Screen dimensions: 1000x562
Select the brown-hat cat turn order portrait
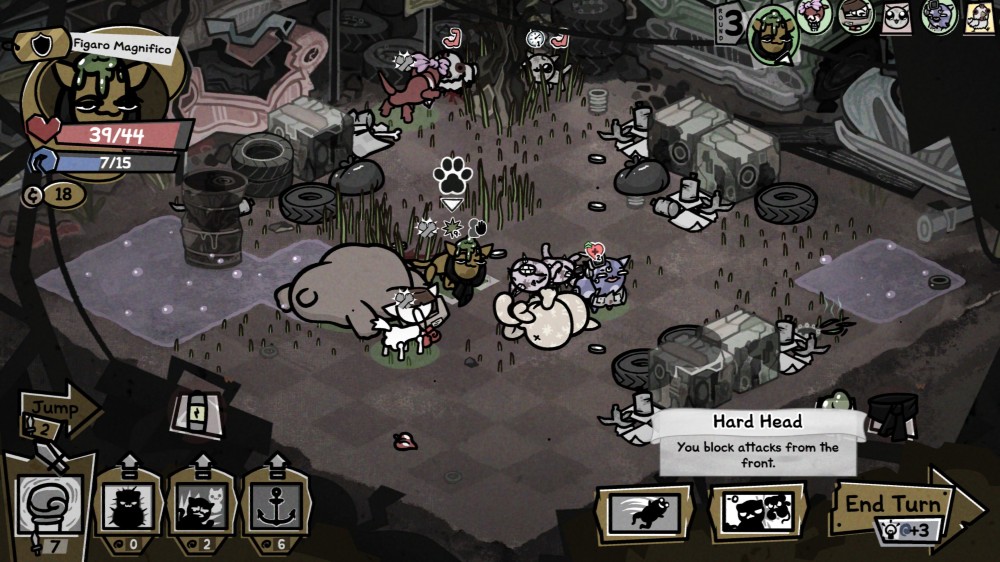click(x=856, y=16)
